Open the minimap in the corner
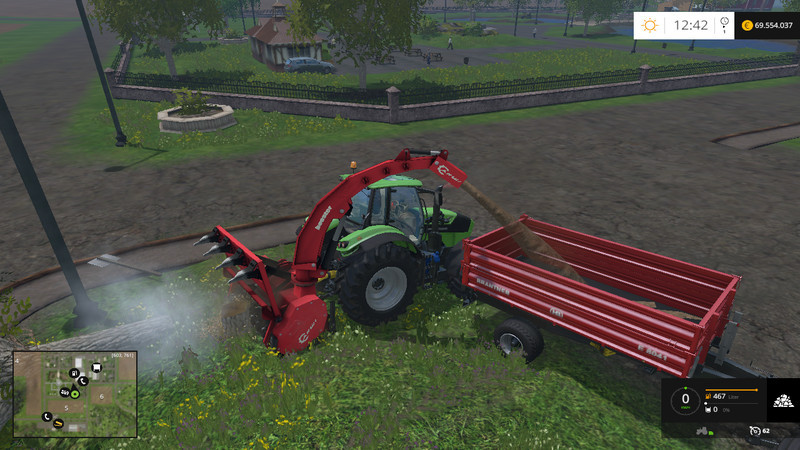Screen dimensions: 800x450 point(75,393)
